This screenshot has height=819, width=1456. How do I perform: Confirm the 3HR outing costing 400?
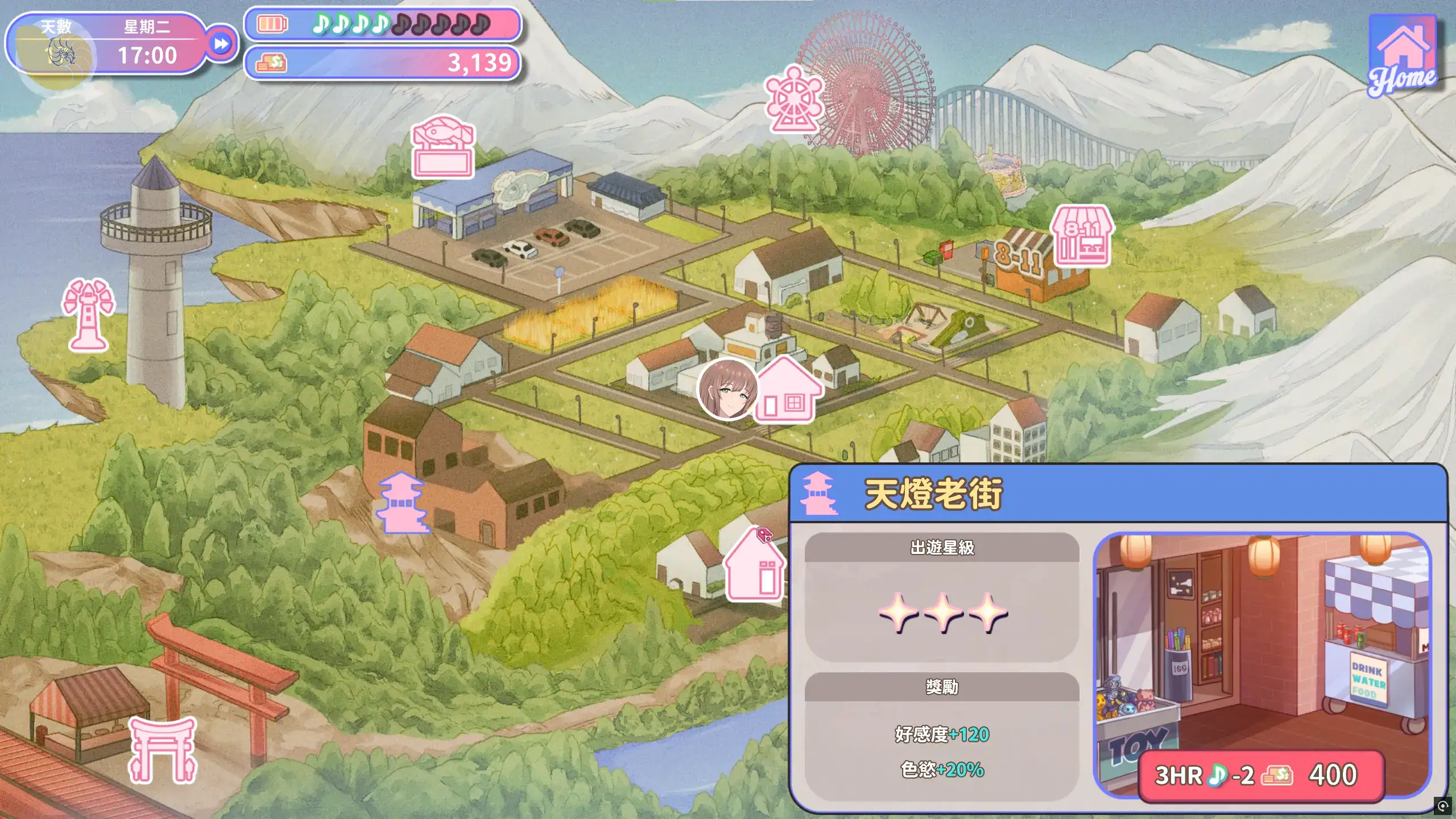pos(1260,775)
